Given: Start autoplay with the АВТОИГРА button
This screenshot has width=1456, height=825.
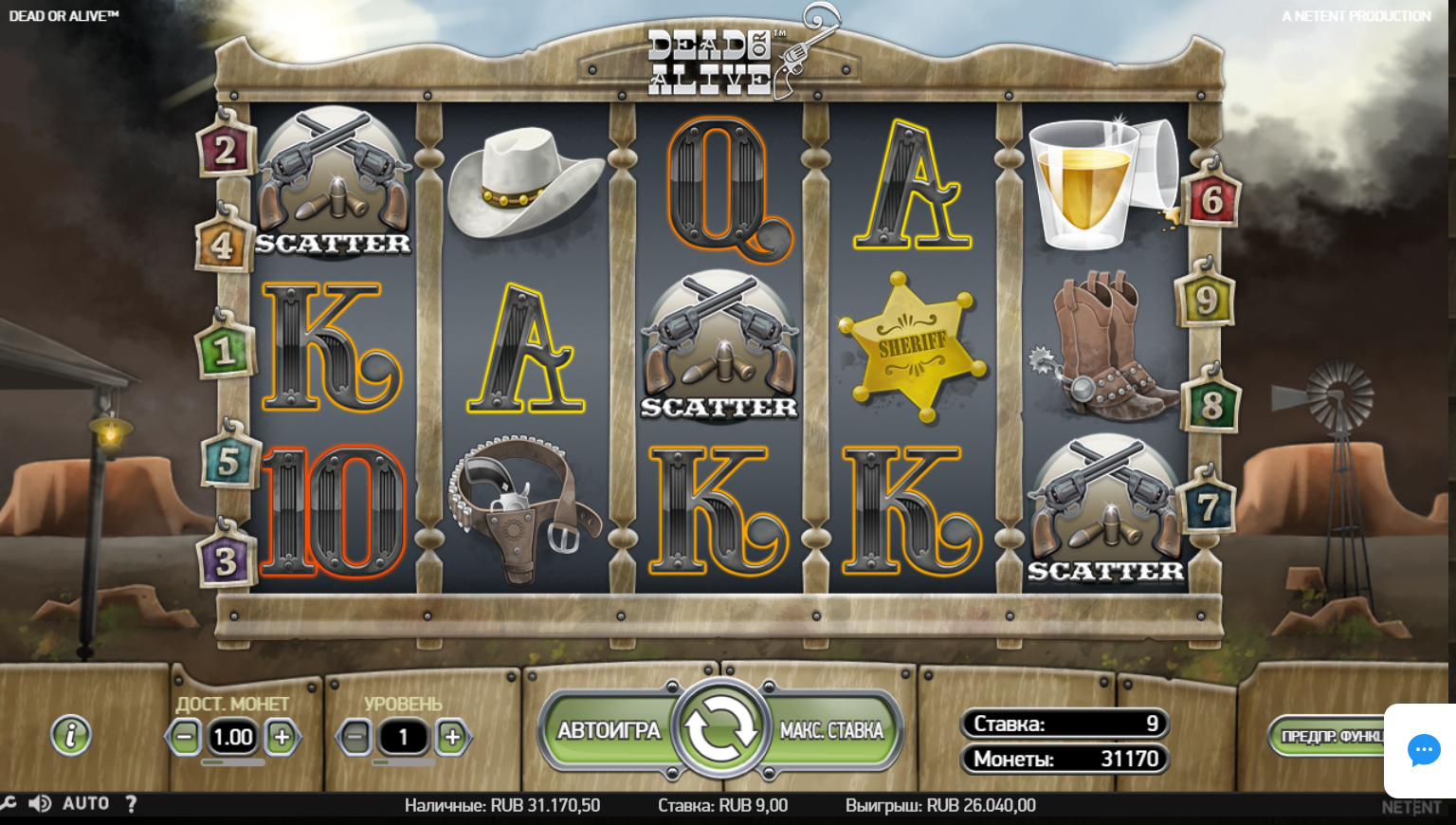Looking at the screenshot, I should click(609, 730).
